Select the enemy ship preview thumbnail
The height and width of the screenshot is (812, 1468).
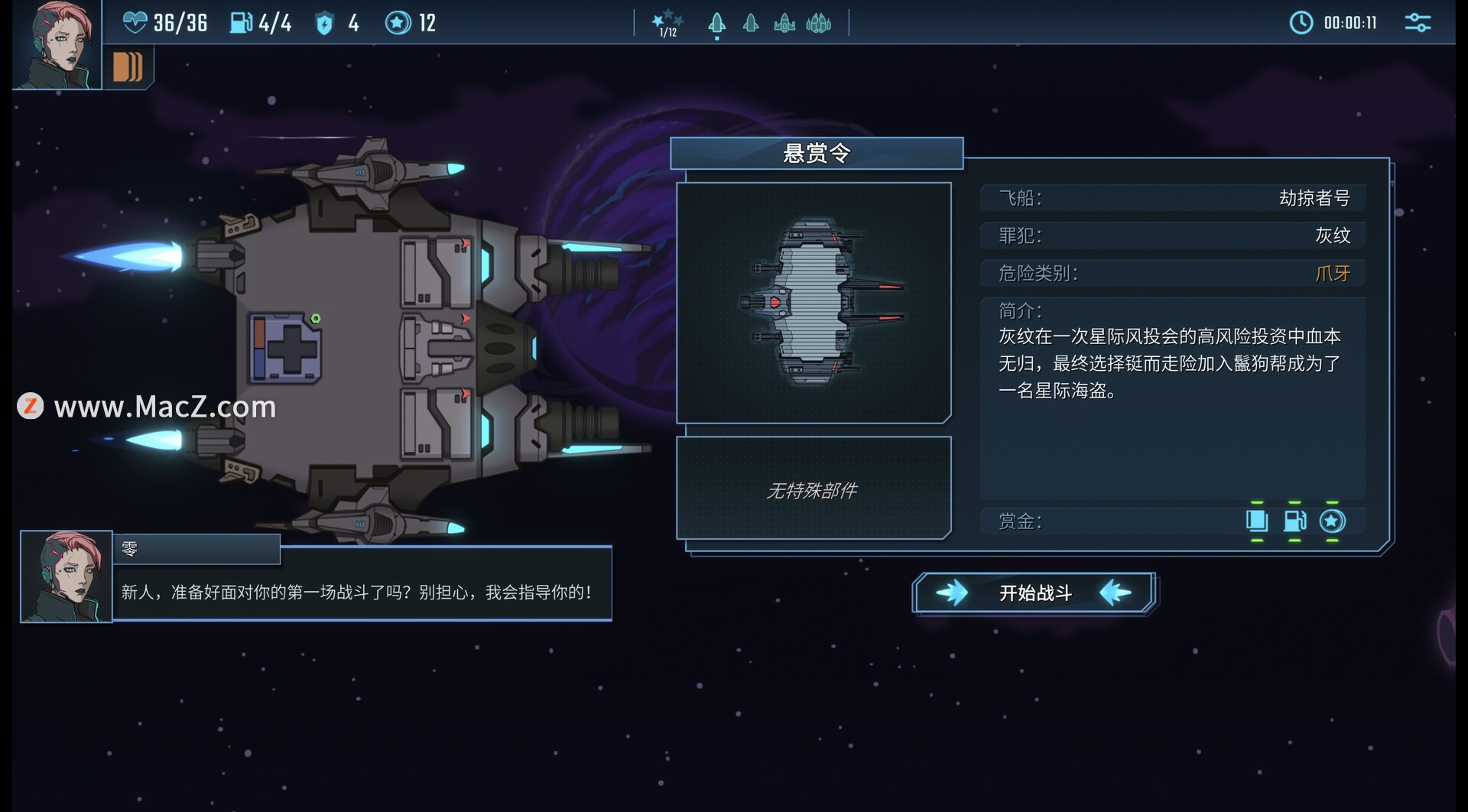(x=814, y=302)
